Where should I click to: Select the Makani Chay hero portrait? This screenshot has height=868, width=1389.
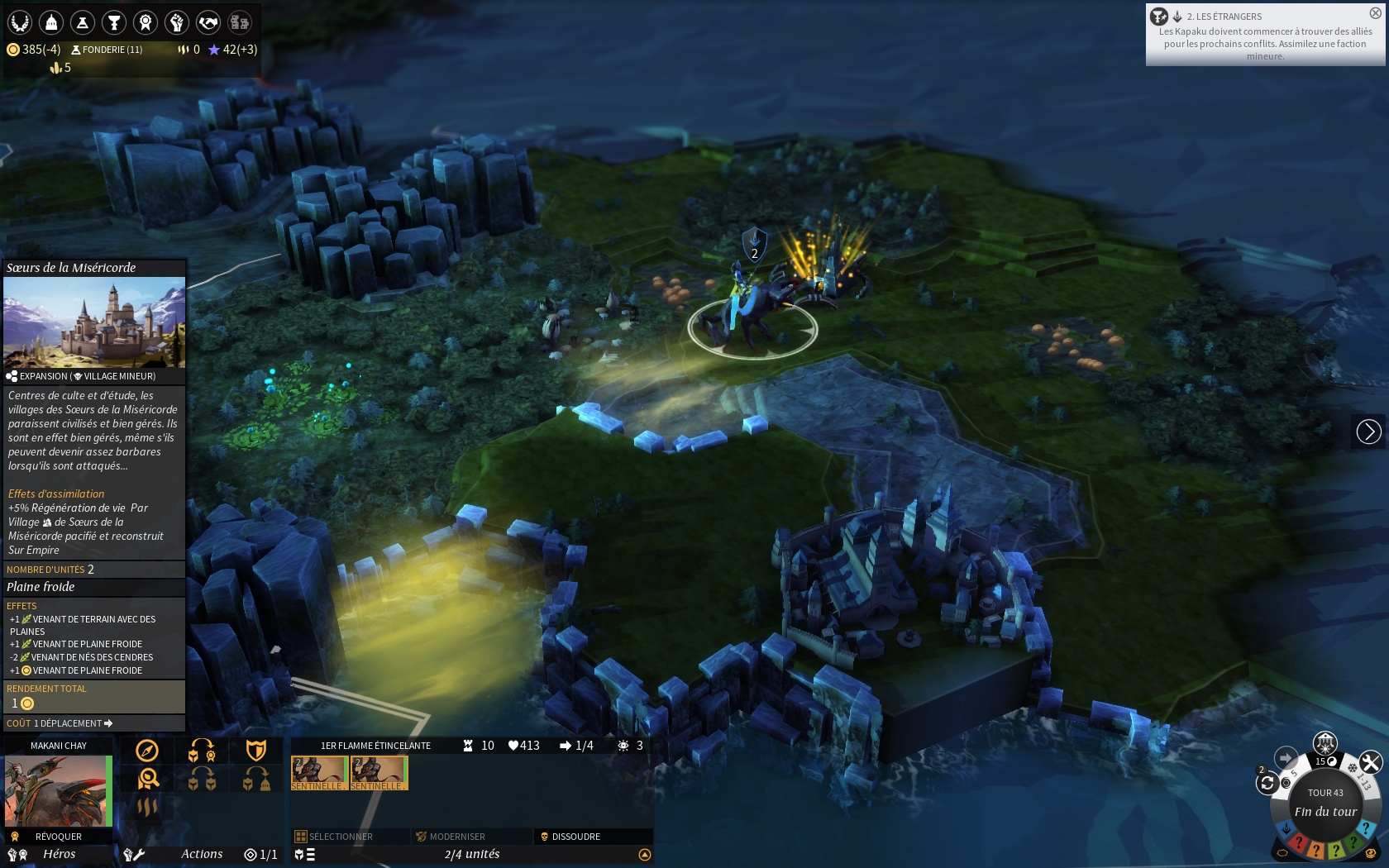tap(56, 791)
